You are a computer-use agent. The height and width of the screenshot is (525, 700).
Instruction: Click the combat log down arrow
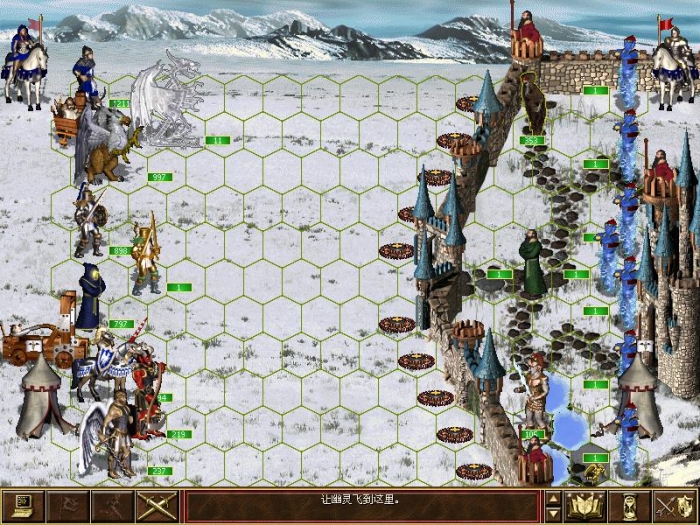(552, 513)
